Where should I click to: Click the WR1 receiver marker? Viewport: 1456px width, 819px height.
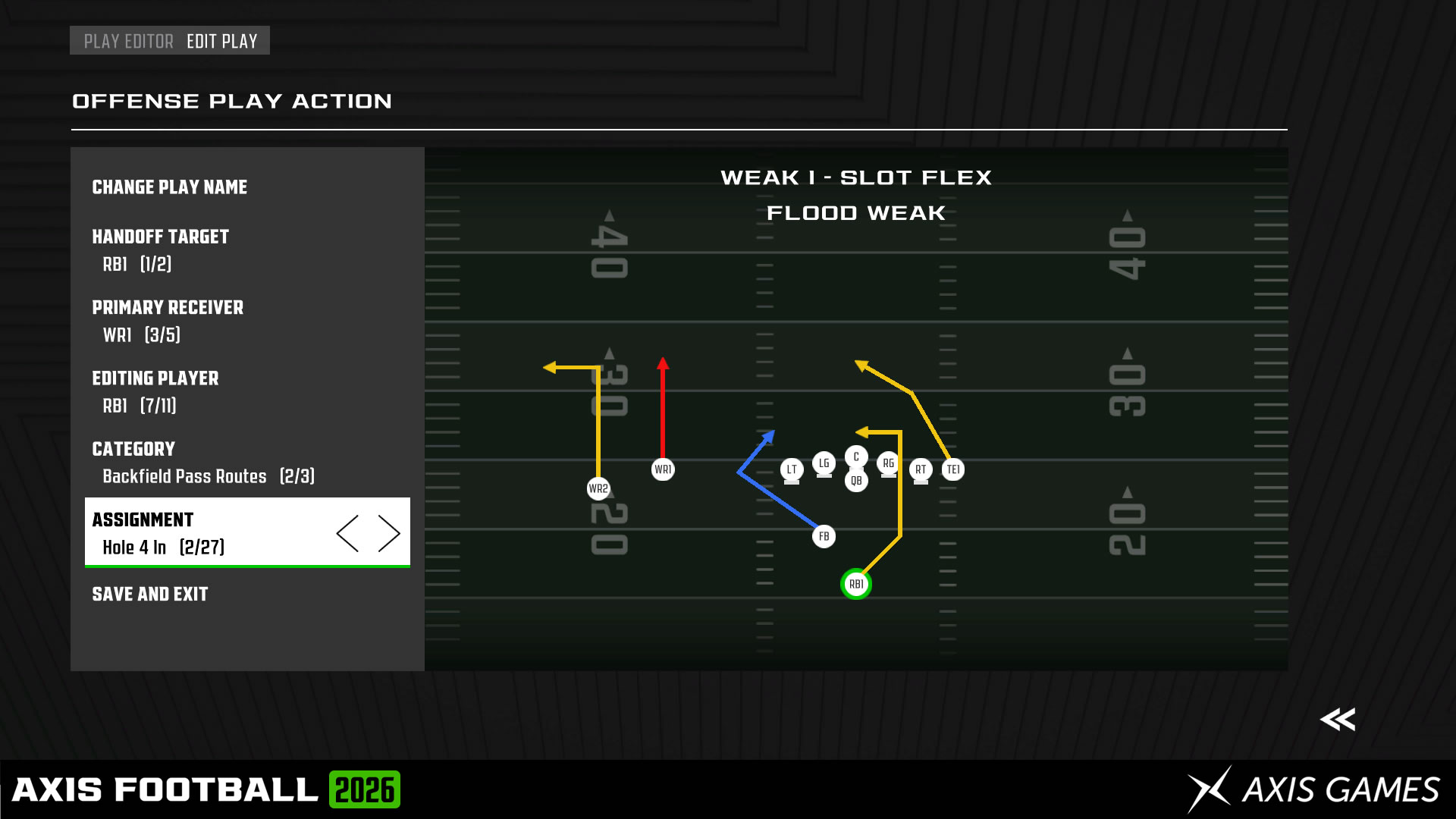(x=663, y=469)
